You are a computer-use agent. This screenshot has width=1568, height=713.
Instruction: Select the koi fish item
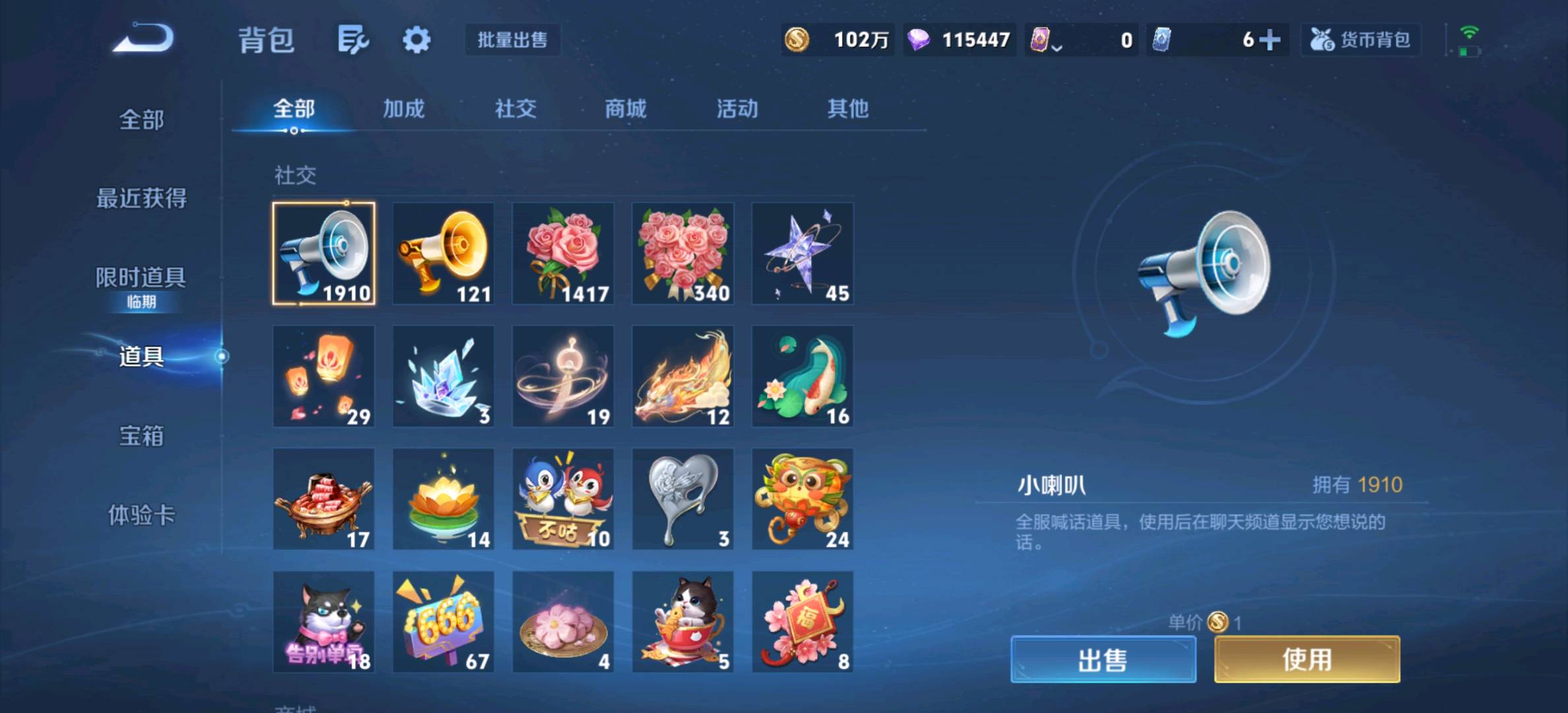[x=803, y=376]
